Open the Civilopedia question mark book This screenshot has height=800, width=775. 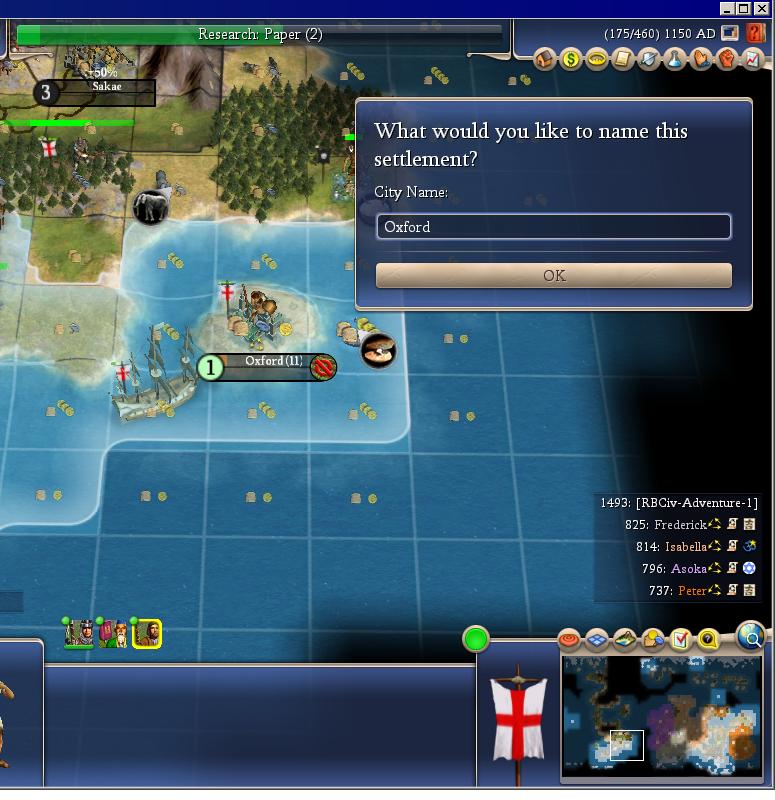756,34
